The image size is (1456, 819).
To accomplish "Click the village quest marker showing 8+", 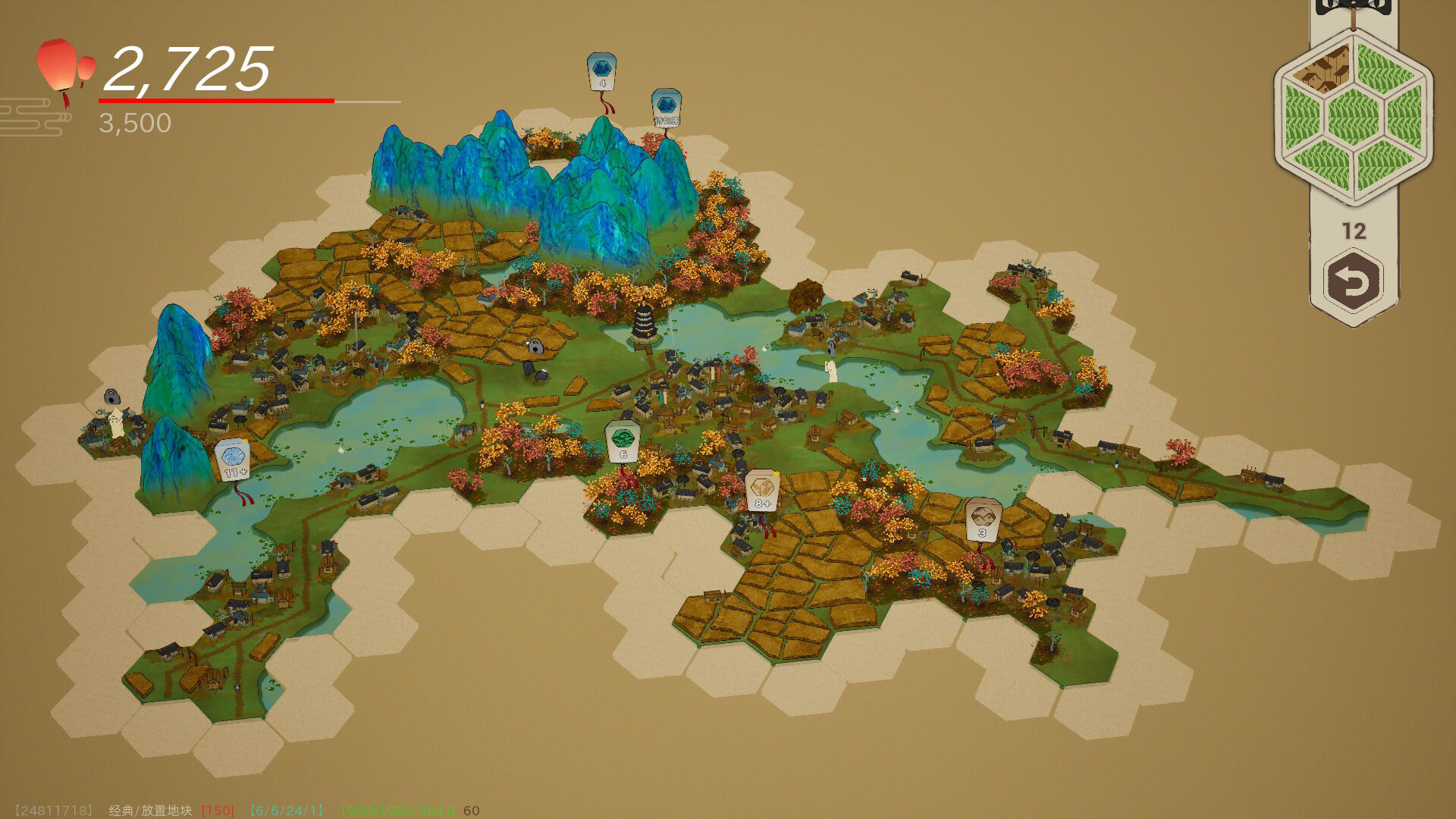I will point(761,489).
